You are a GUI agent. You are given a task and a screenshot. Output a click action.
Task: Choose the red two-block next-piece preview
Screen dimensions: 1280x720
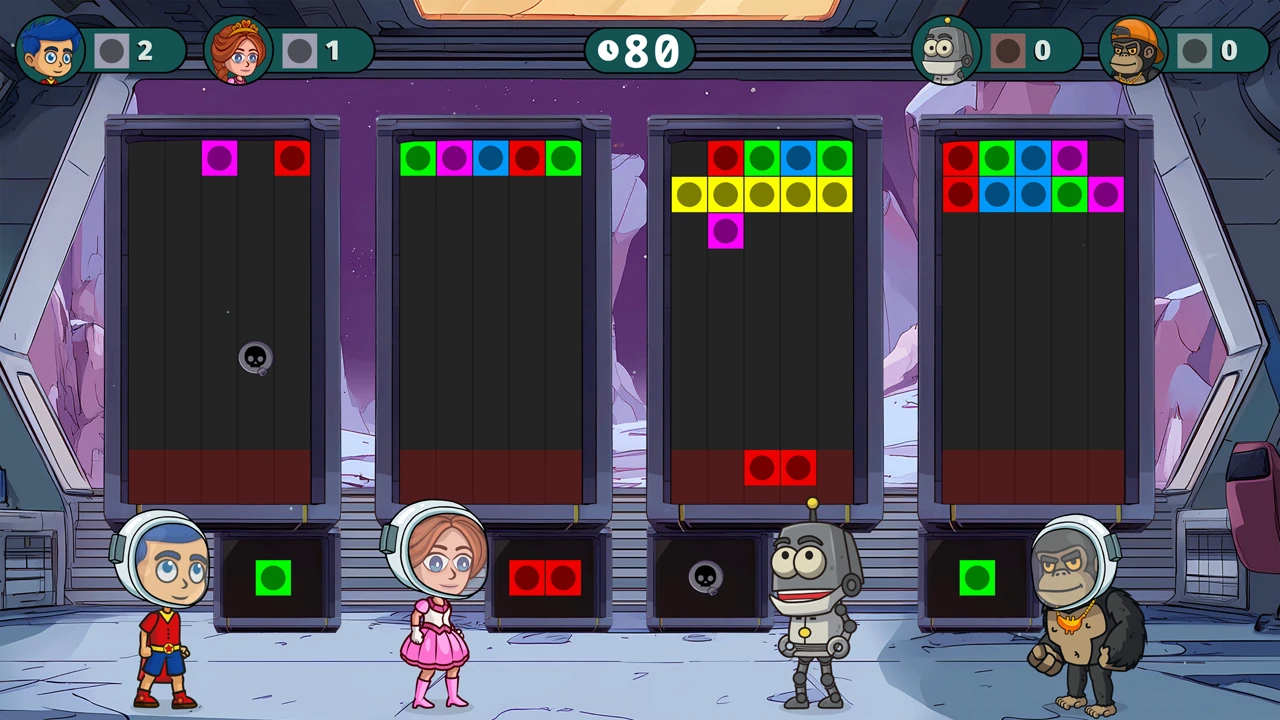[544, 578]
